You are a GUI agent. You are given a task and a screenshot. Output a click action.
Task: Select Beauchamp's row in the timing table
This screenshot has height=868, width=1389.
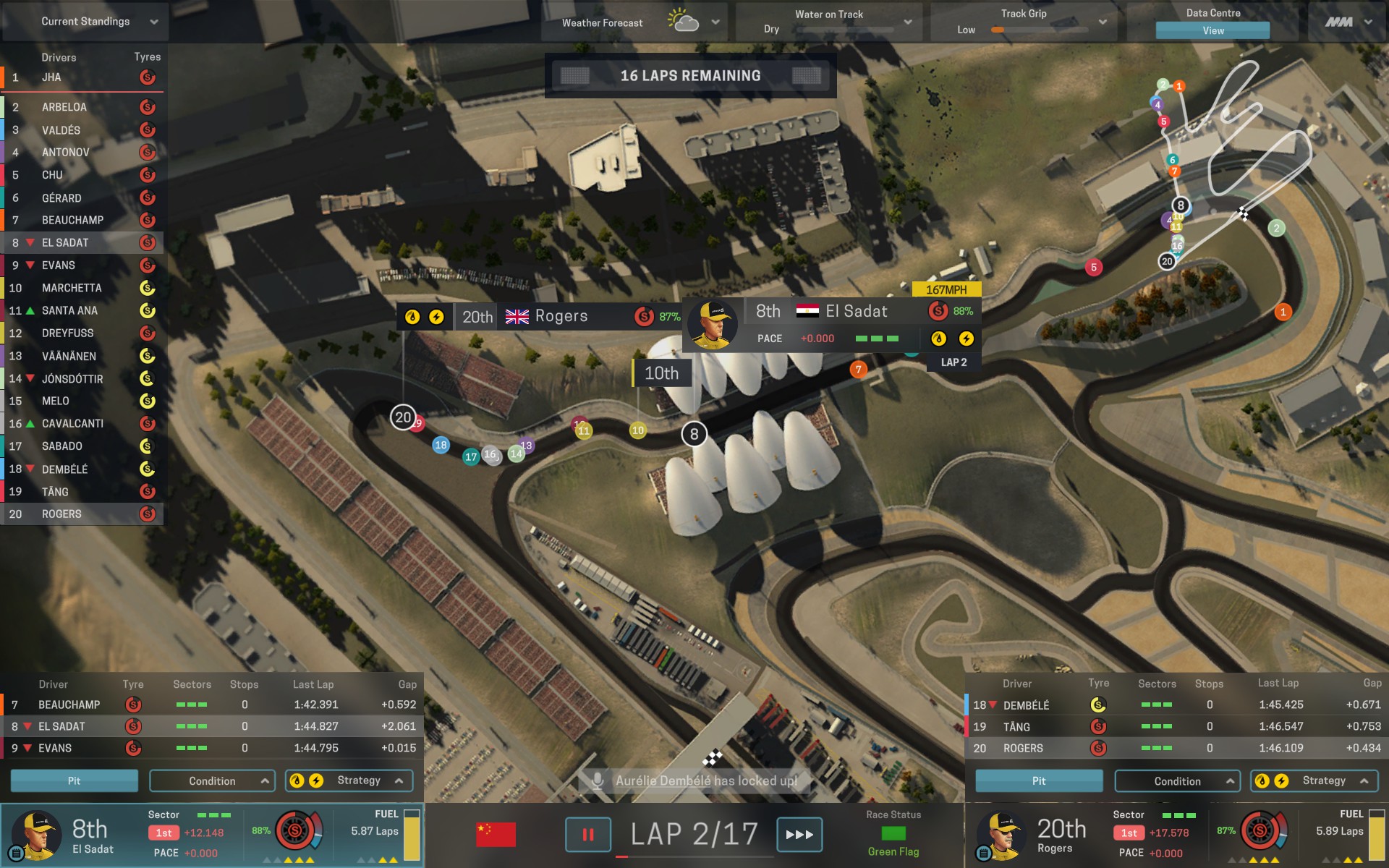210,705
